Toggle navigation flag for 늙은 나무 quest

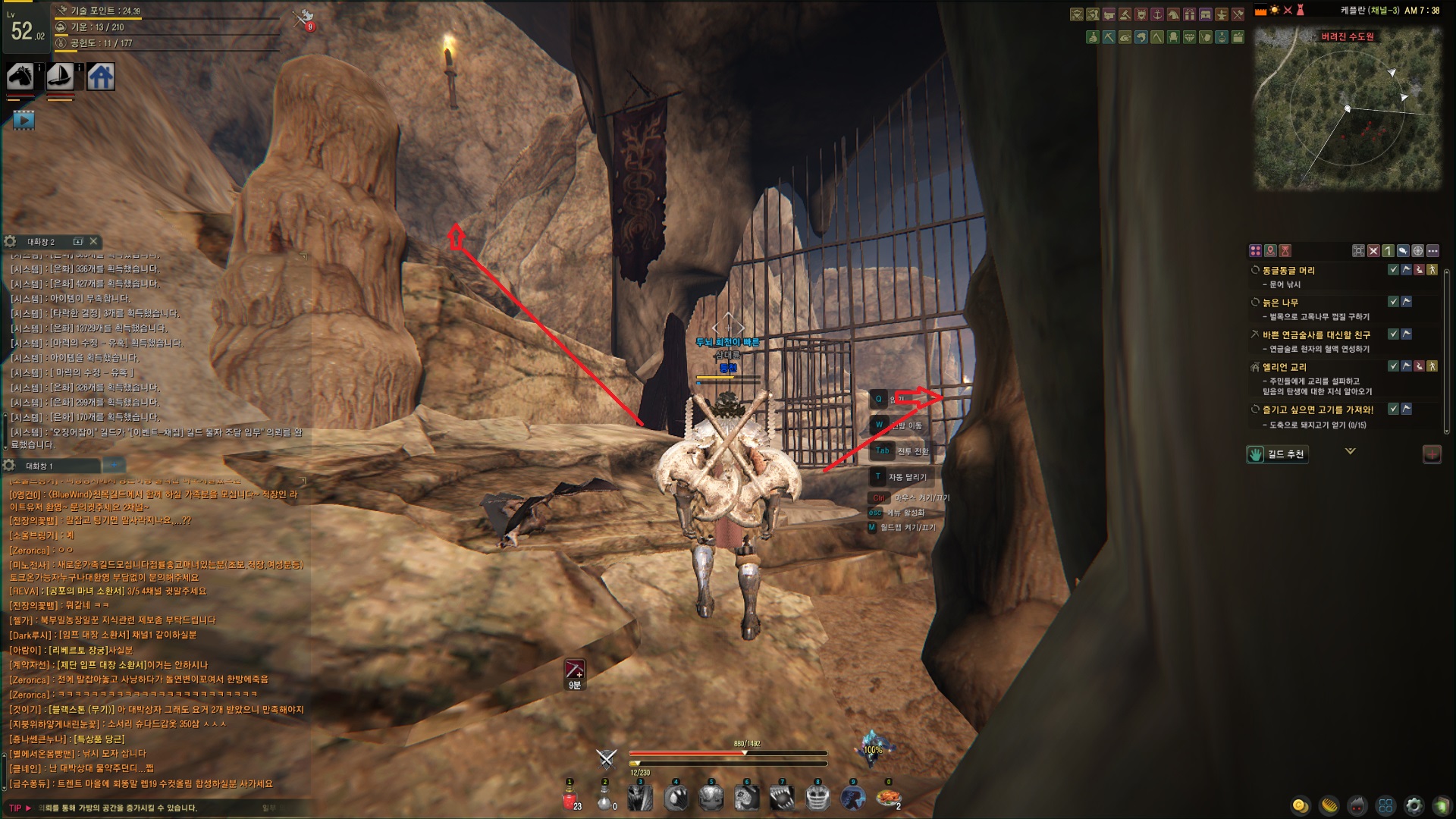click(1407, 302)
